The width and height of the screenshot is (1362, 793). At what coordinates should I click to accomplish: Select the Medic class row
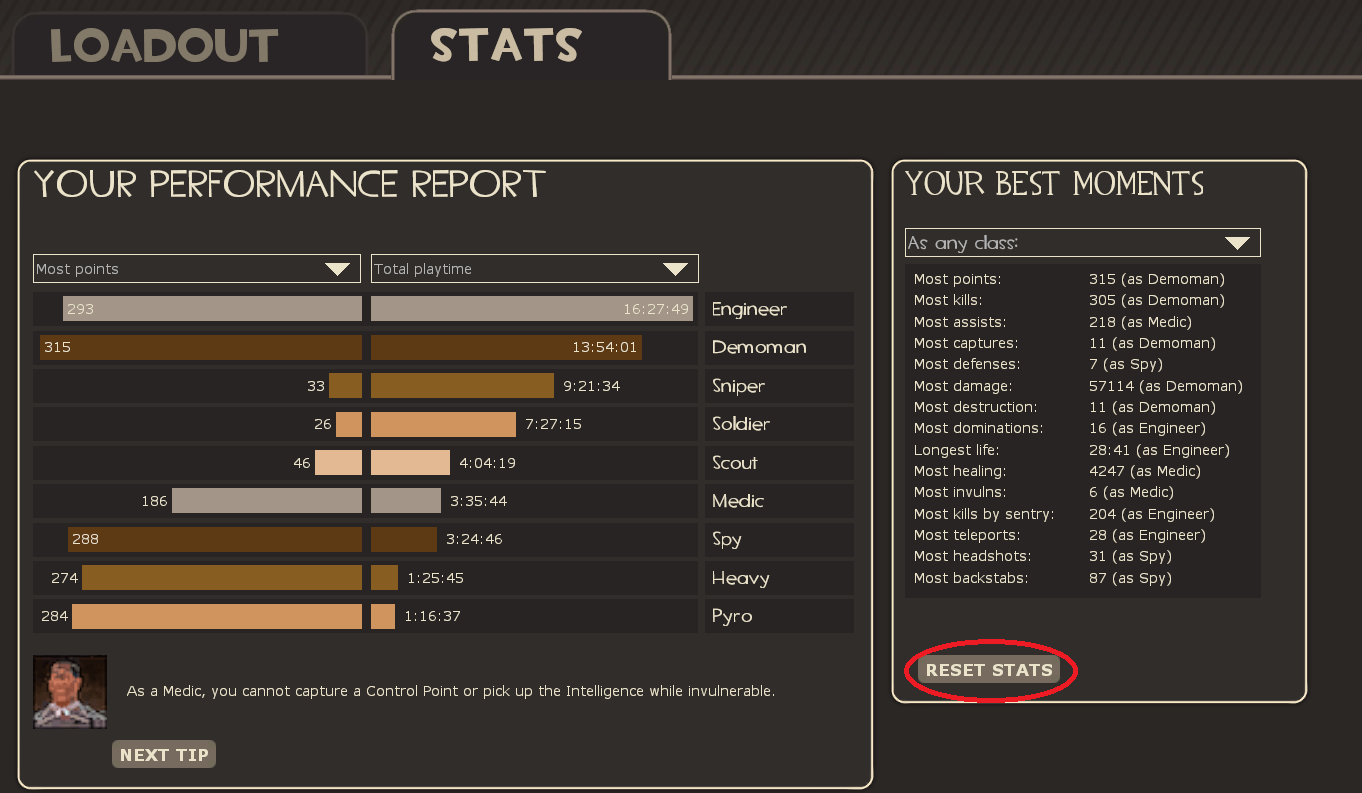click(x=778, y=500)
